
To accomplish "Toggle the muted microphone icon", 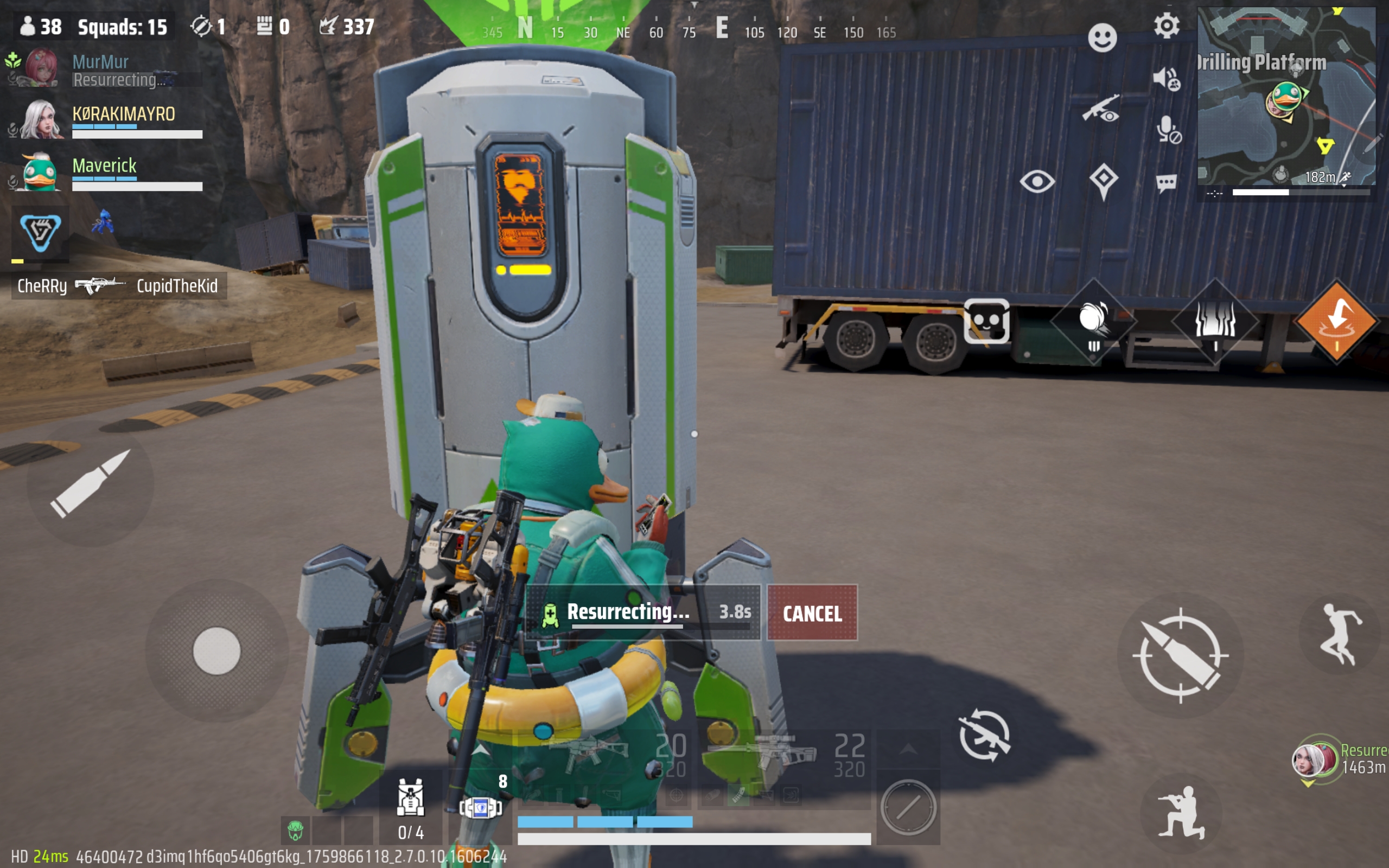I will click(1168, 129).
